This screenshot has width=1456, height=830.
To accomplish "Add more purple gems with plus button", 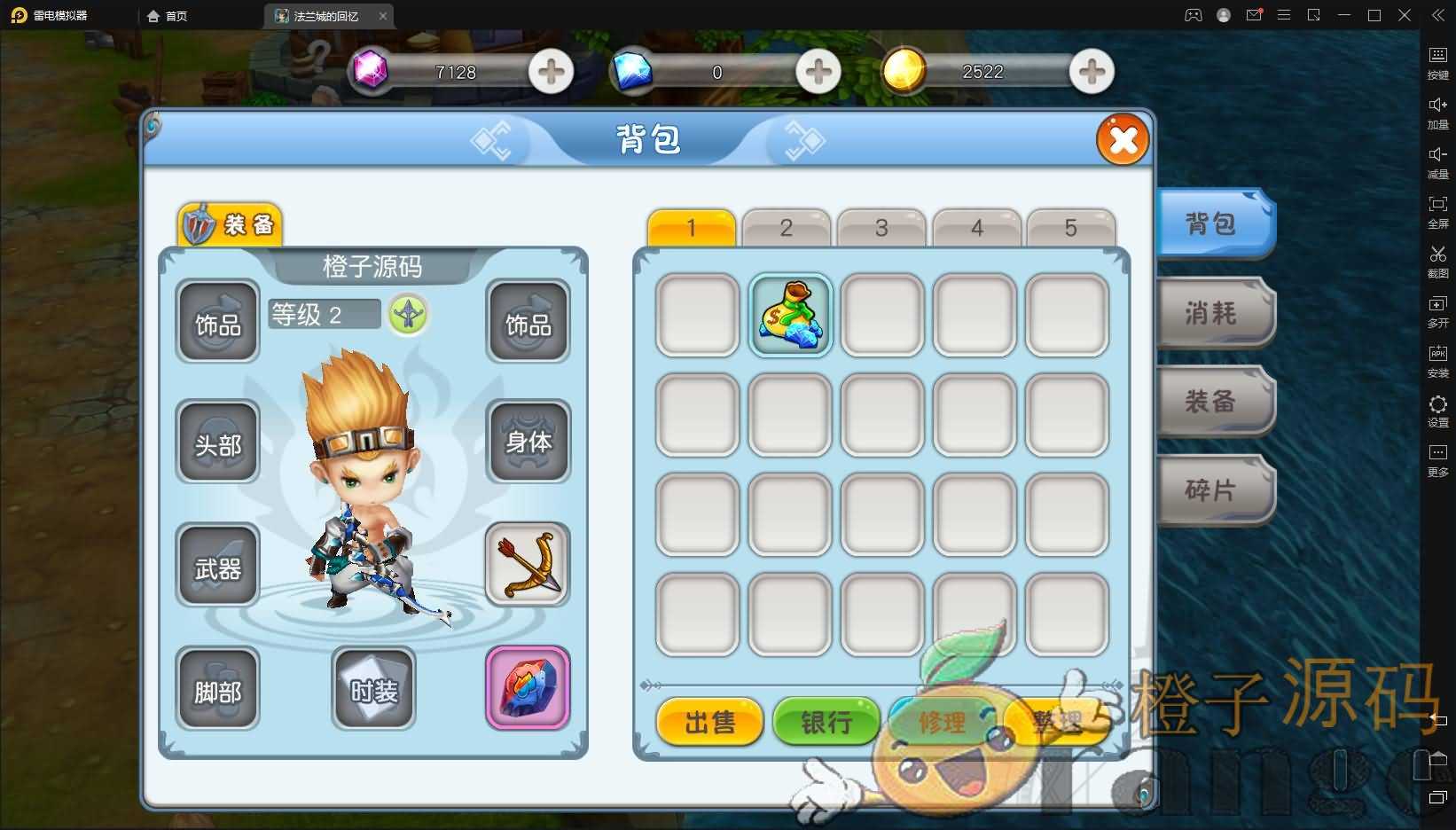I will [551, 72].
